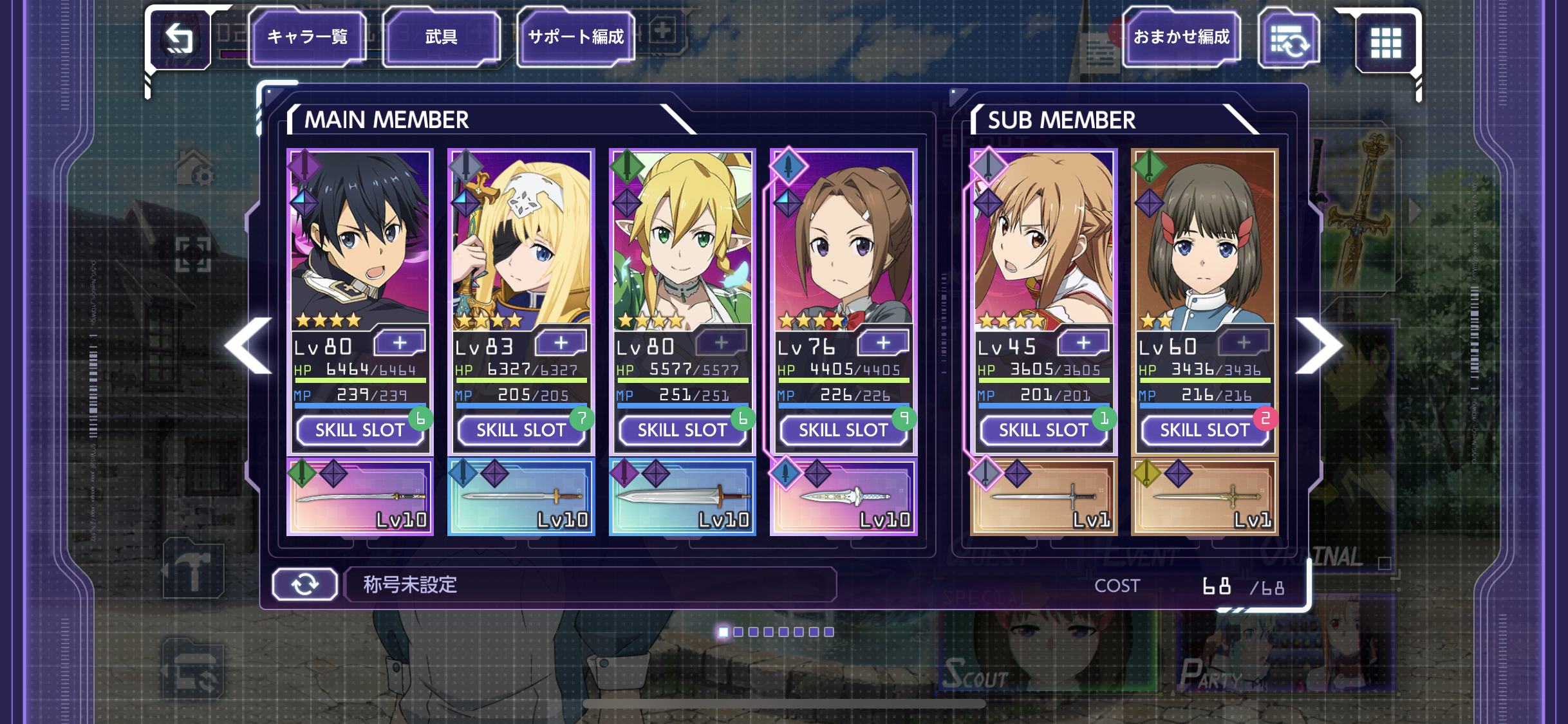Select the Lv 80 swordsman's katana weapon slot
The width and height of the screenshot is (1568, 724).
(360, 497)
